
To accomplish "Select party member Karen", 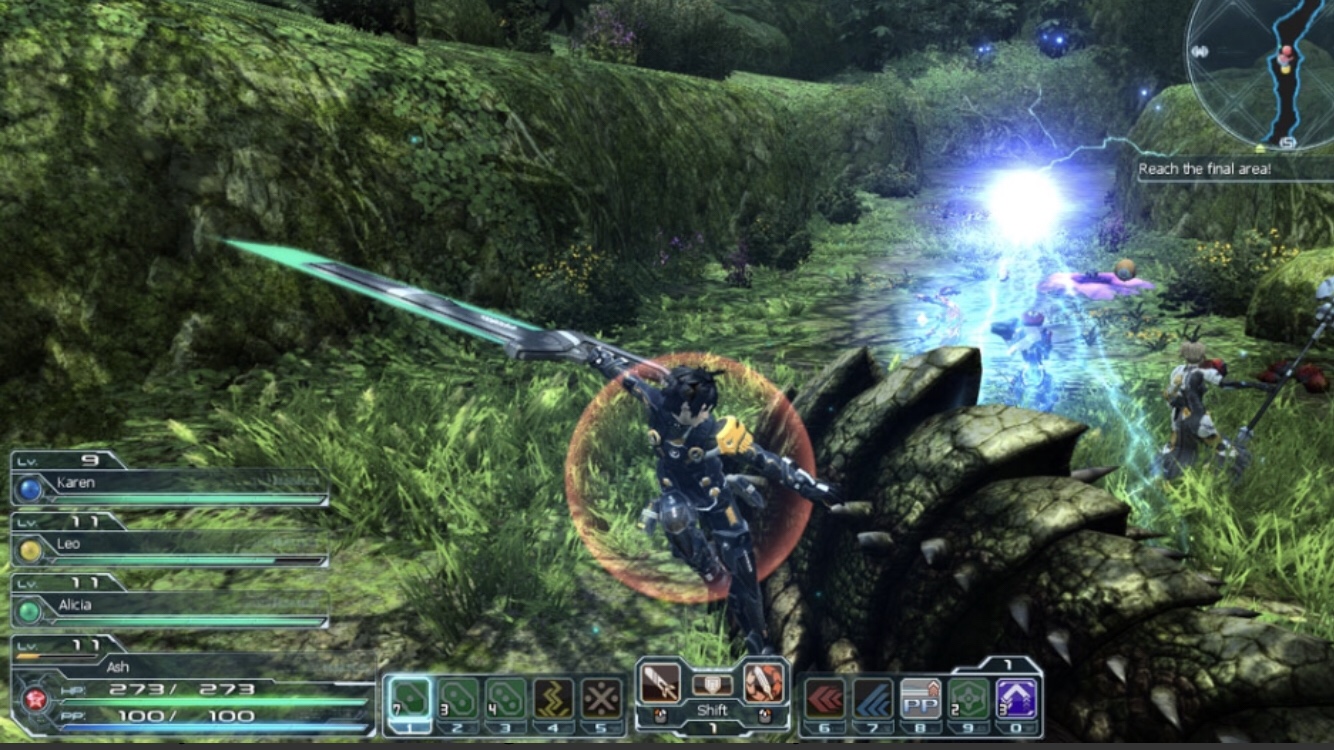I will point(170,484).
